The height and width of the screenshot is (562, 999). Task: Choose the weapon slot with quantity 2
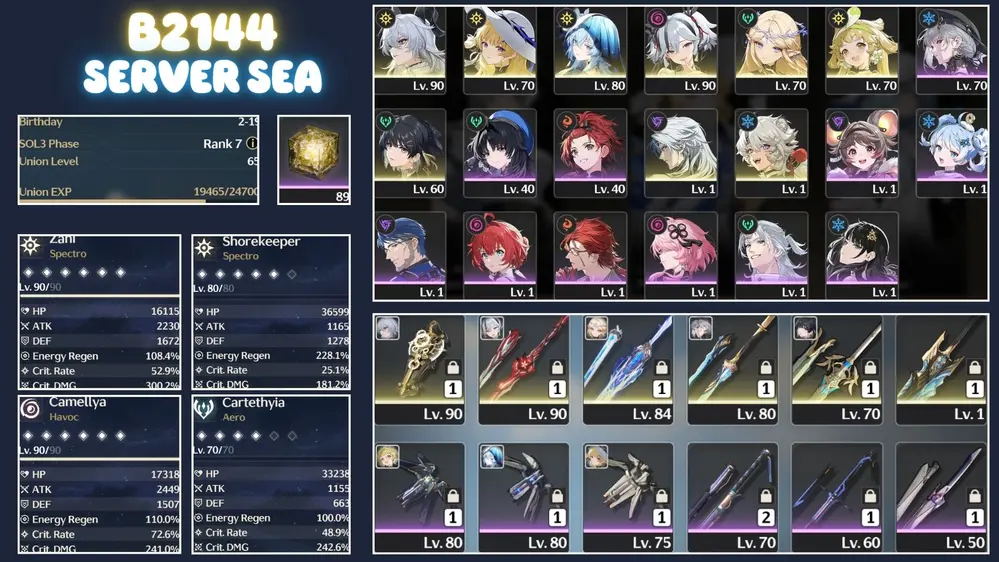(x=732, y=497)
